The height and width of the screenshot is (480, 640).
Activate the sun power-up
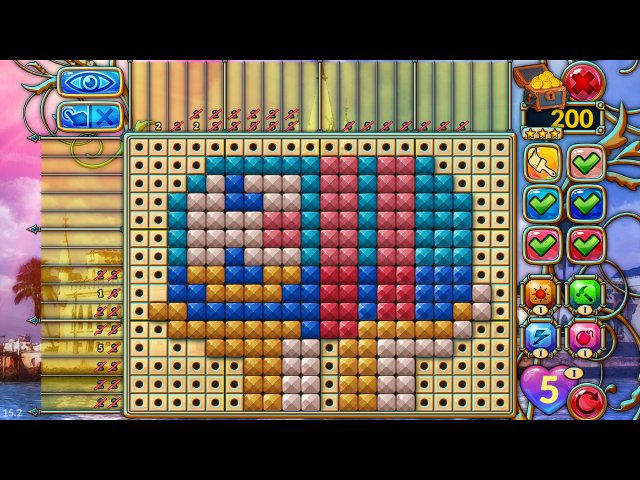[541, 293]
